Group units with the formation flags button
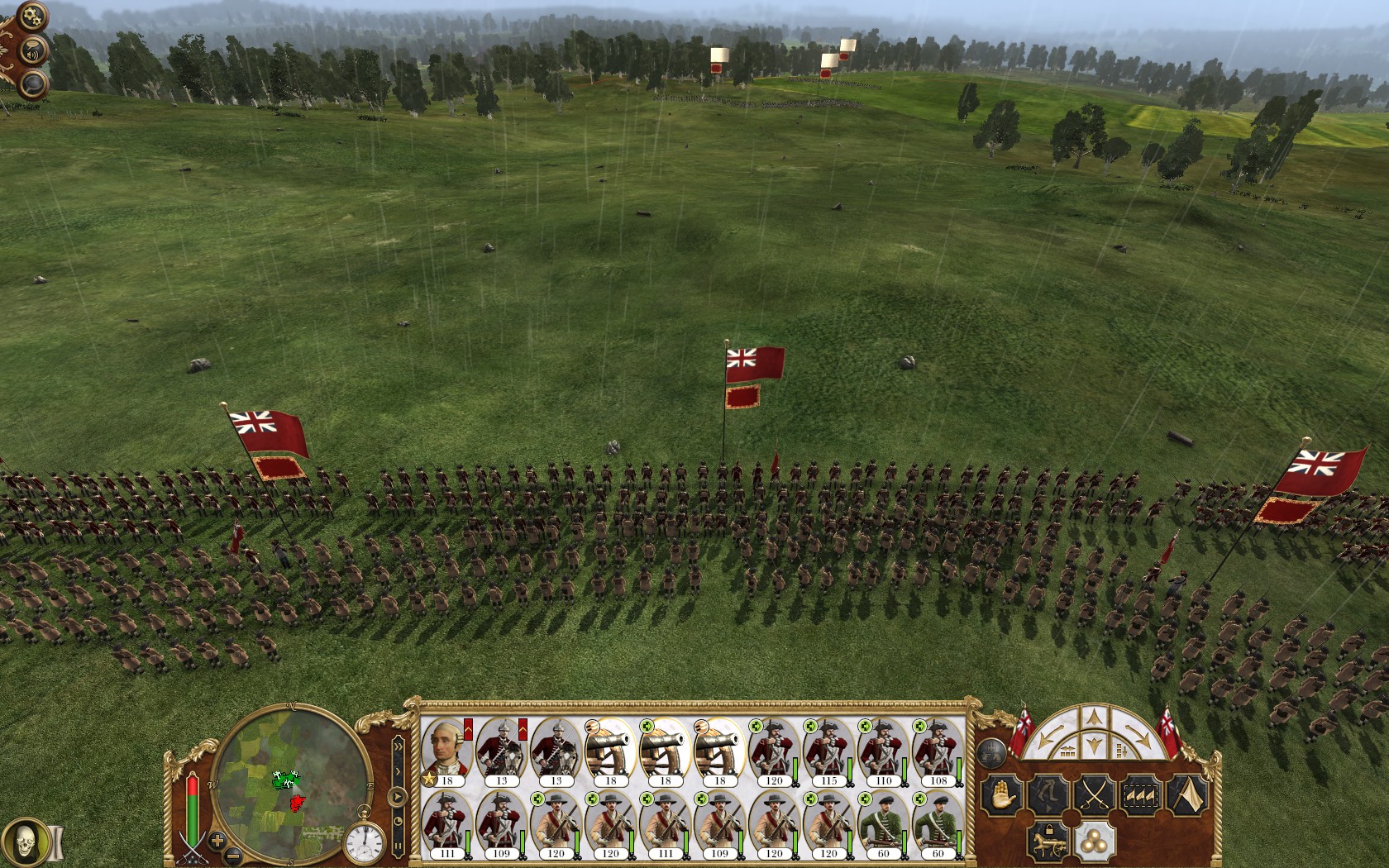The image size is (1389, 868). (x=1139, y=795)
